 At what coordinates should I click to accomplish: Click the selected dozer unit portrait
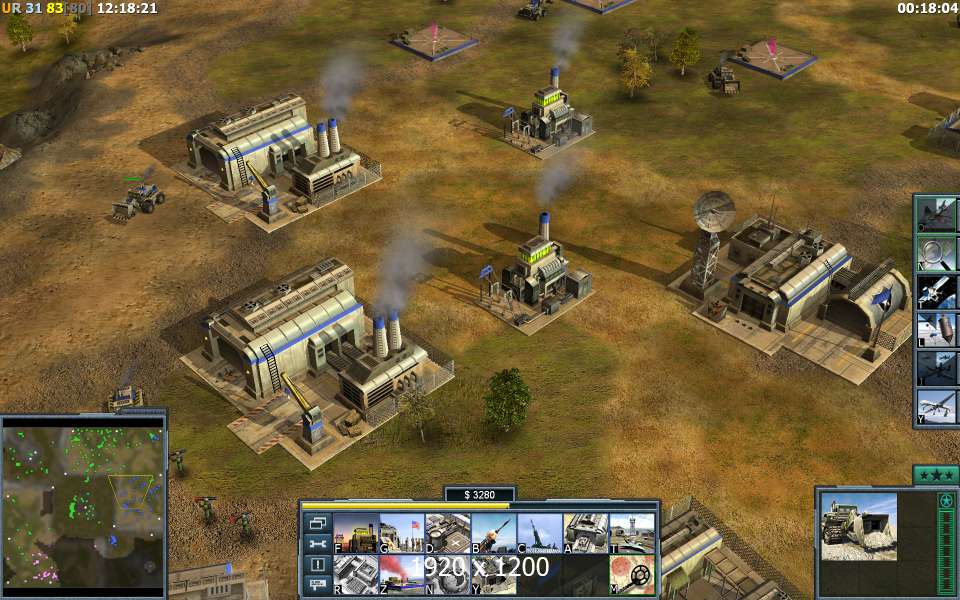click(x=859, y=526)
